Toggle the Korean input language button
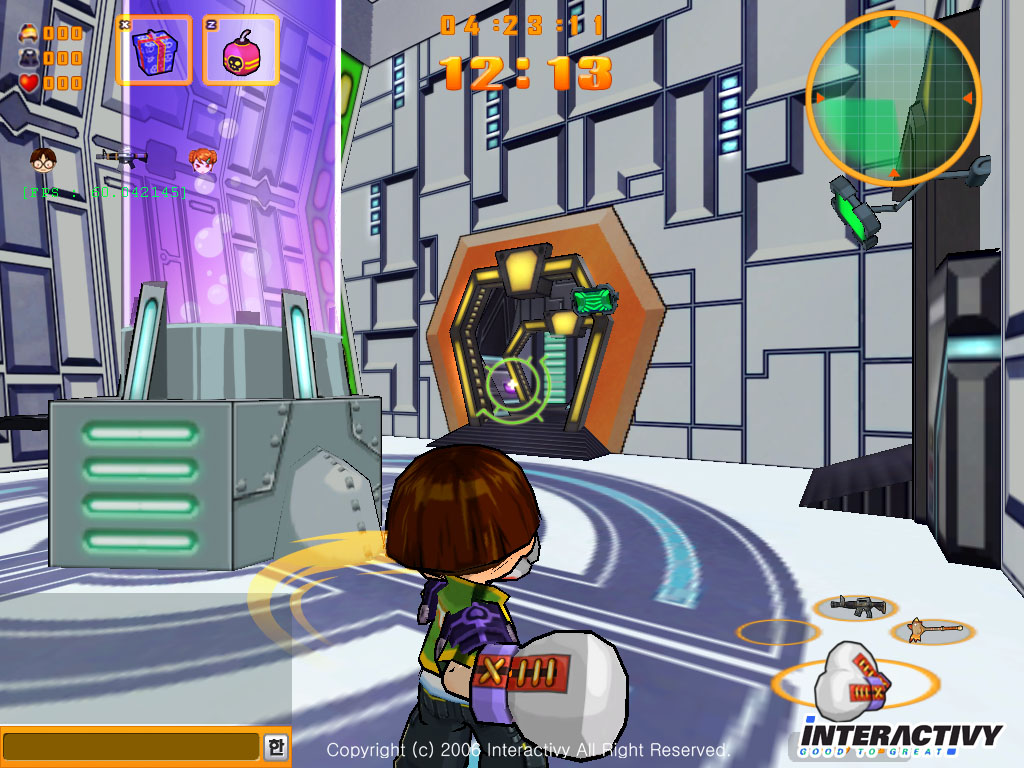 275,746
